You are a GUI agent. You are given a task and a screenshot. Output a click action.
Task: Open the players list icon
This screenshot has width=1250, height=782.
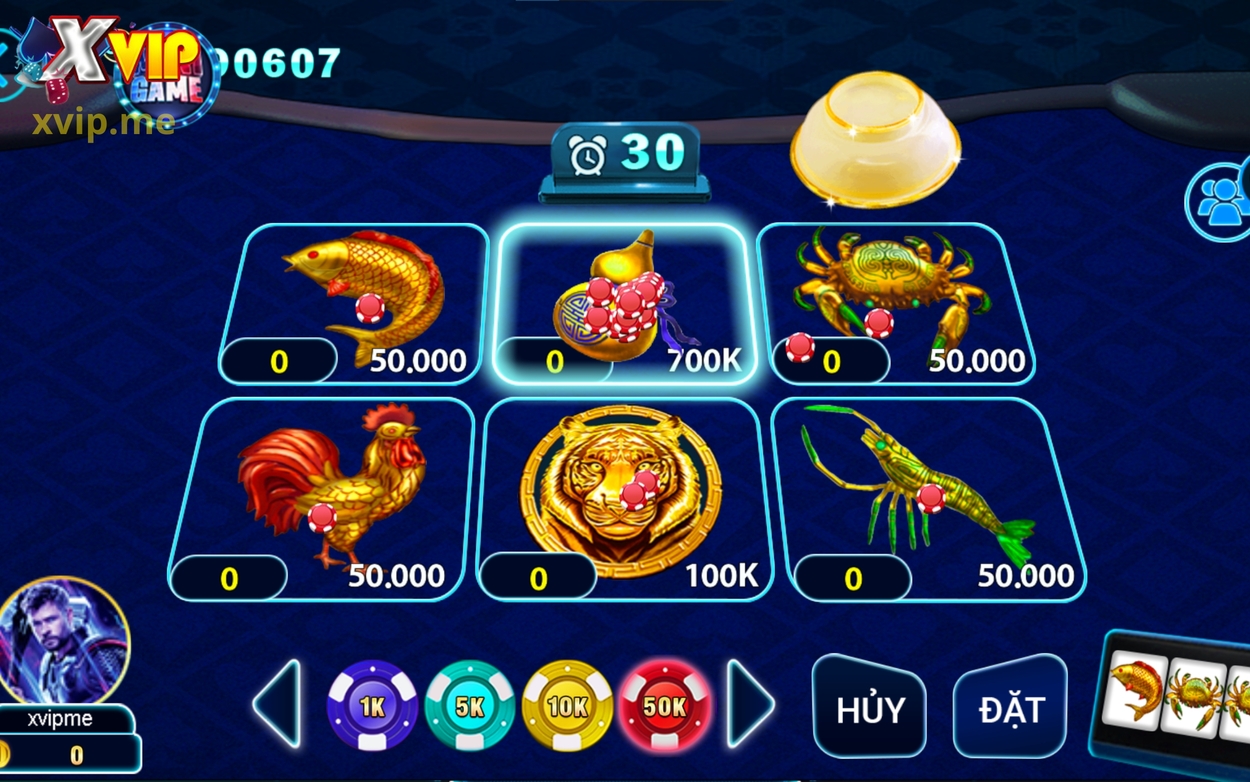click(x=1220, y=200)
